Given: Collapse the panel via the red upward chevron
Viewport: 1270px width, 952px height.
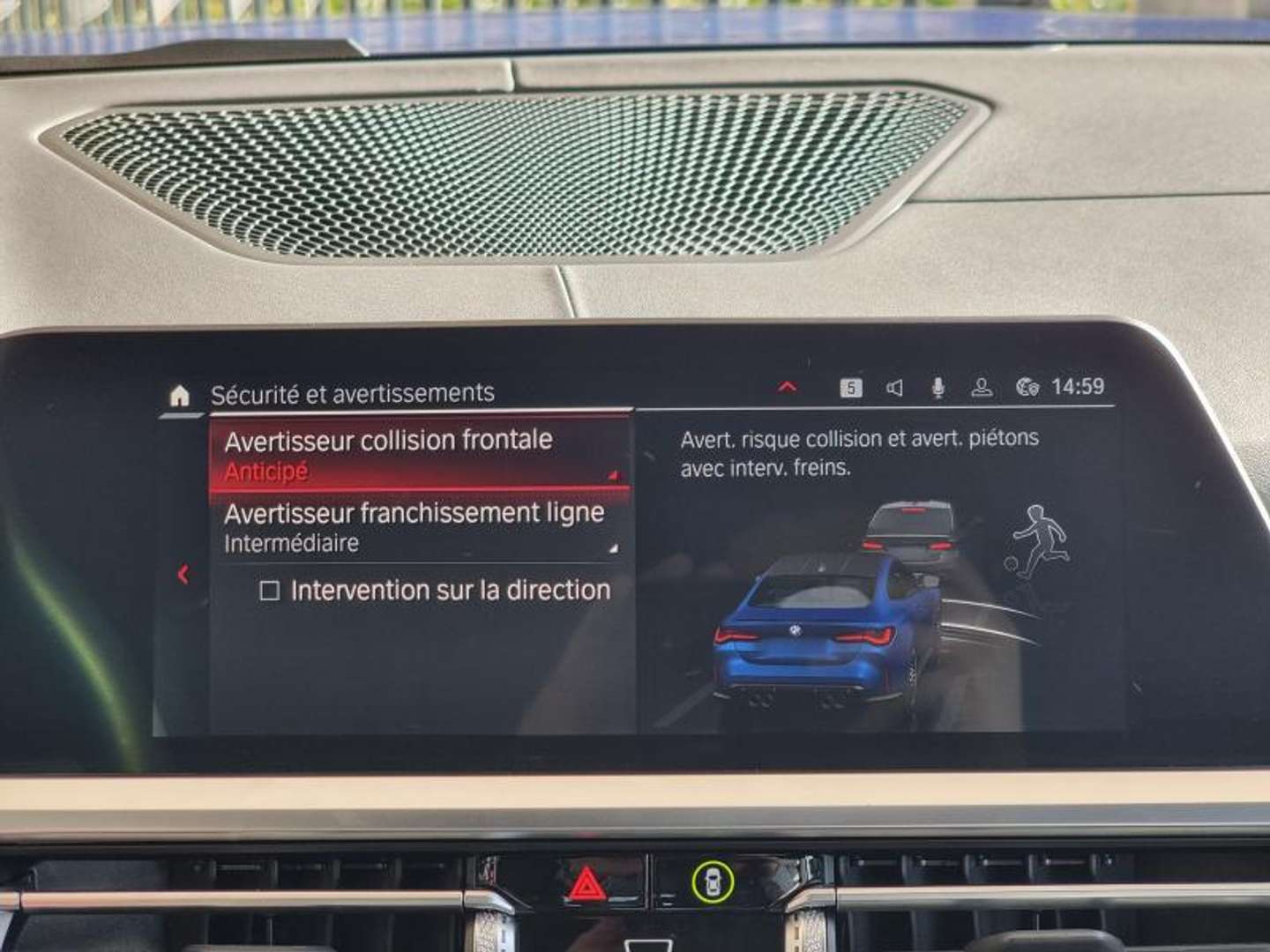Looking at the screenshot, I should [787, 386].
